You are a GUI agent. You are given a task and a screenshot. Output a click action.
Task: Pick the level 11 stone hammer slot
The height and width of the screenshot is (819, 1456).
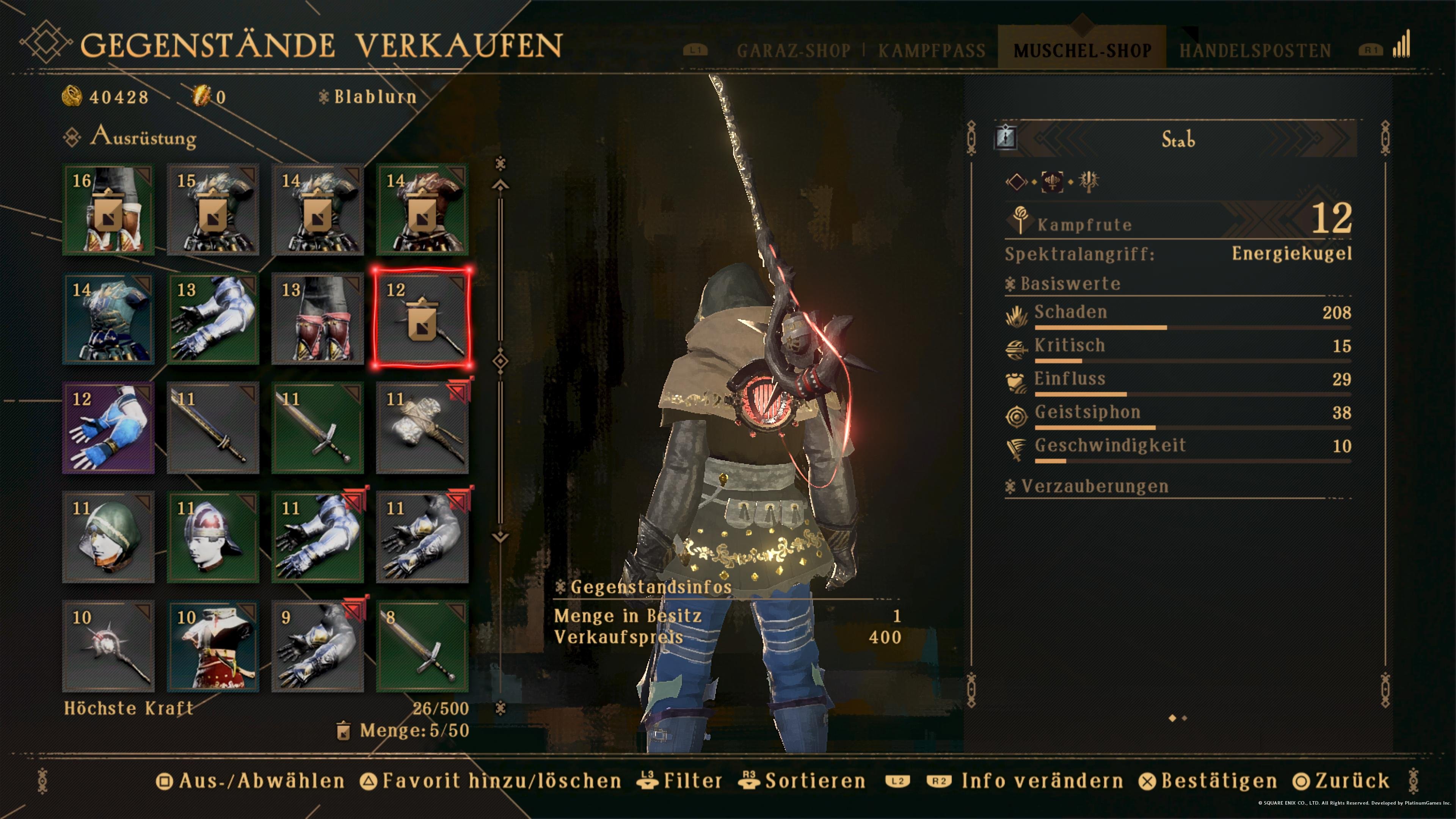coord(422,428)
